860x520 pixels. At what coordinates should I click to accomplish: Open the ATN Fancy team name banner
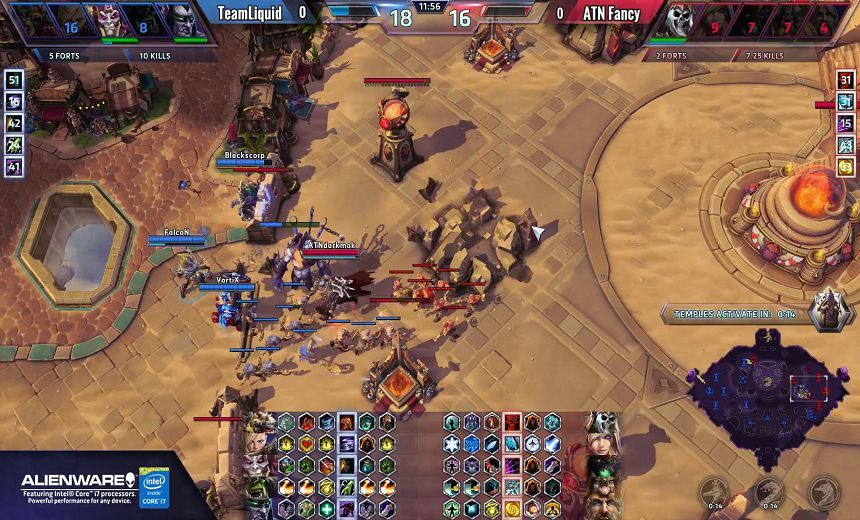[x=611, y=14]
